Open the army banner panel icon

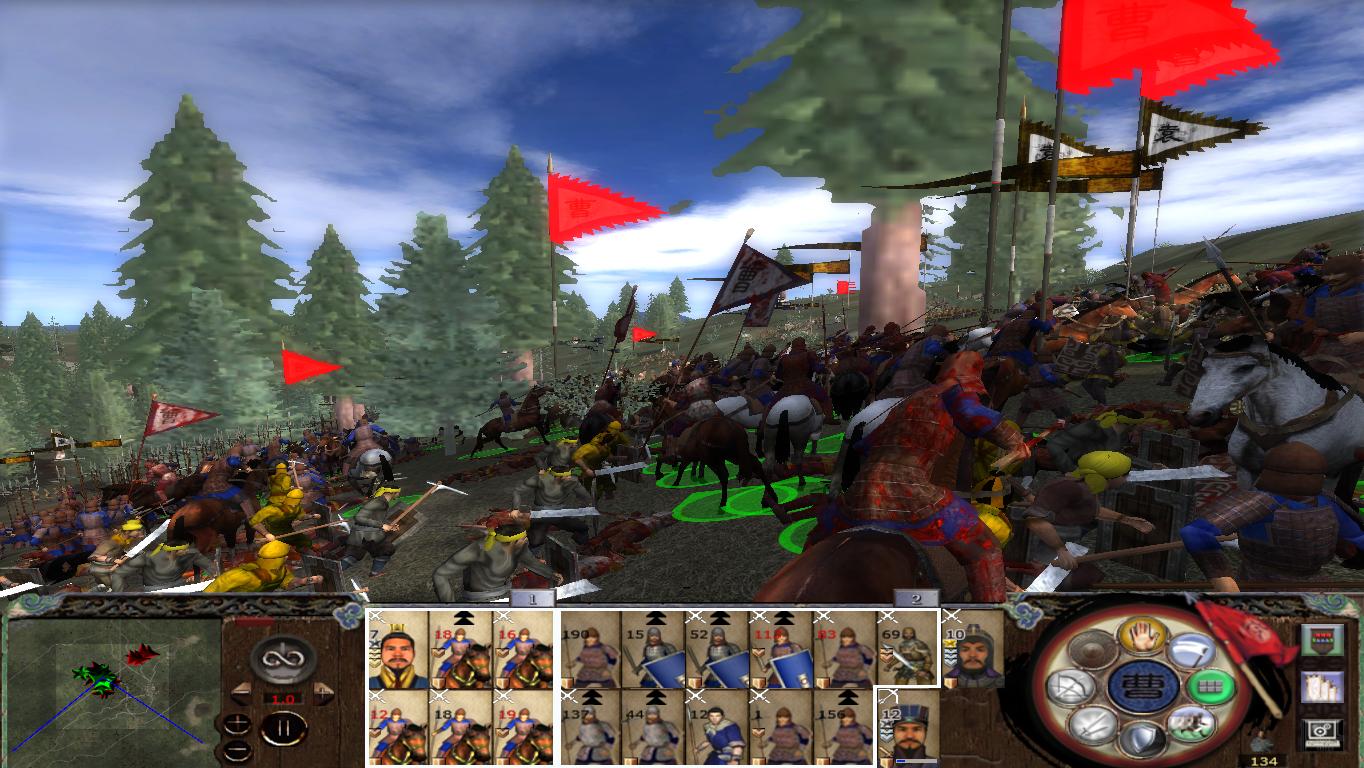tap(1322, 639)
